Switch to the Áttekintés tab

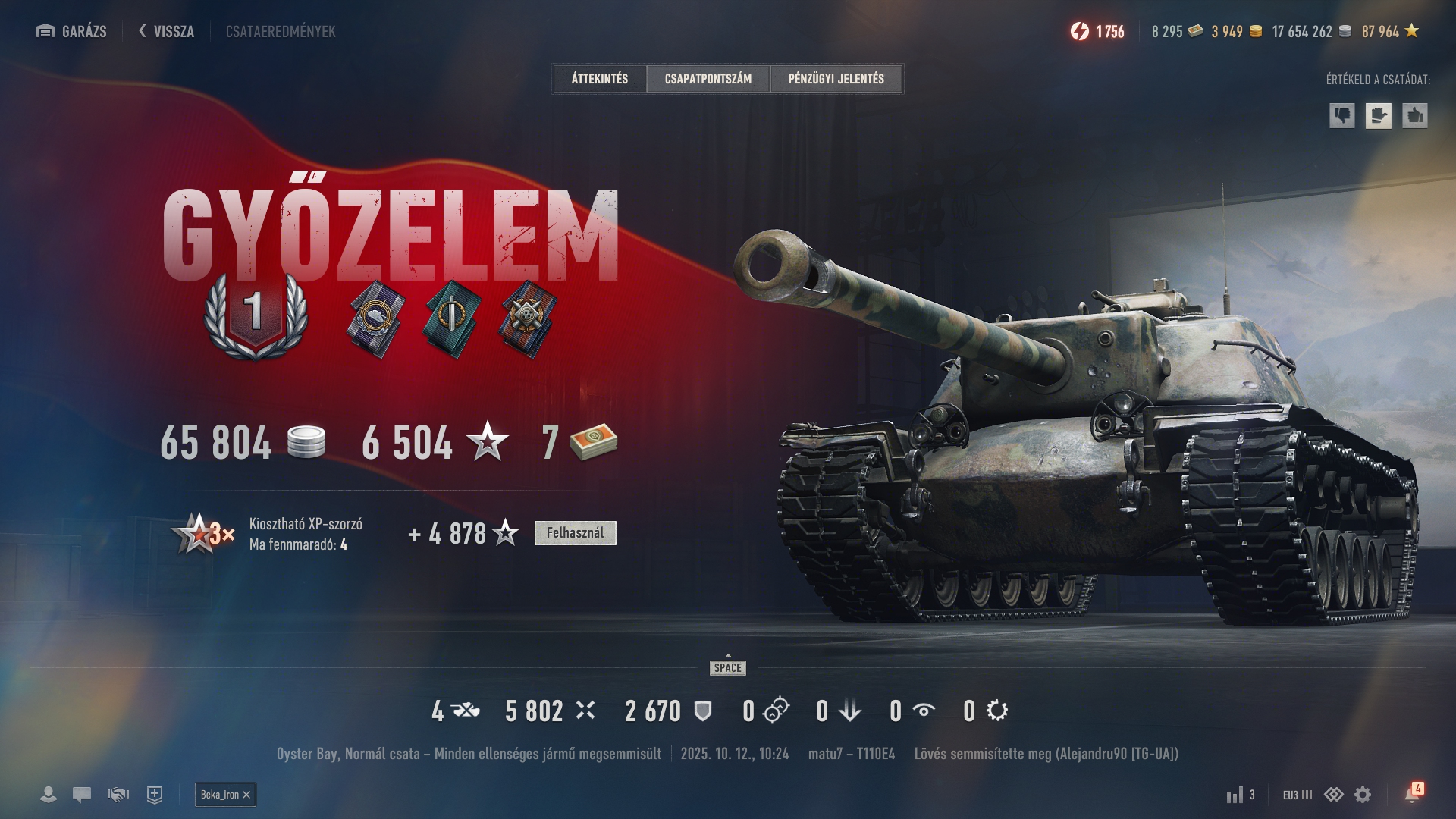[600, 79]
